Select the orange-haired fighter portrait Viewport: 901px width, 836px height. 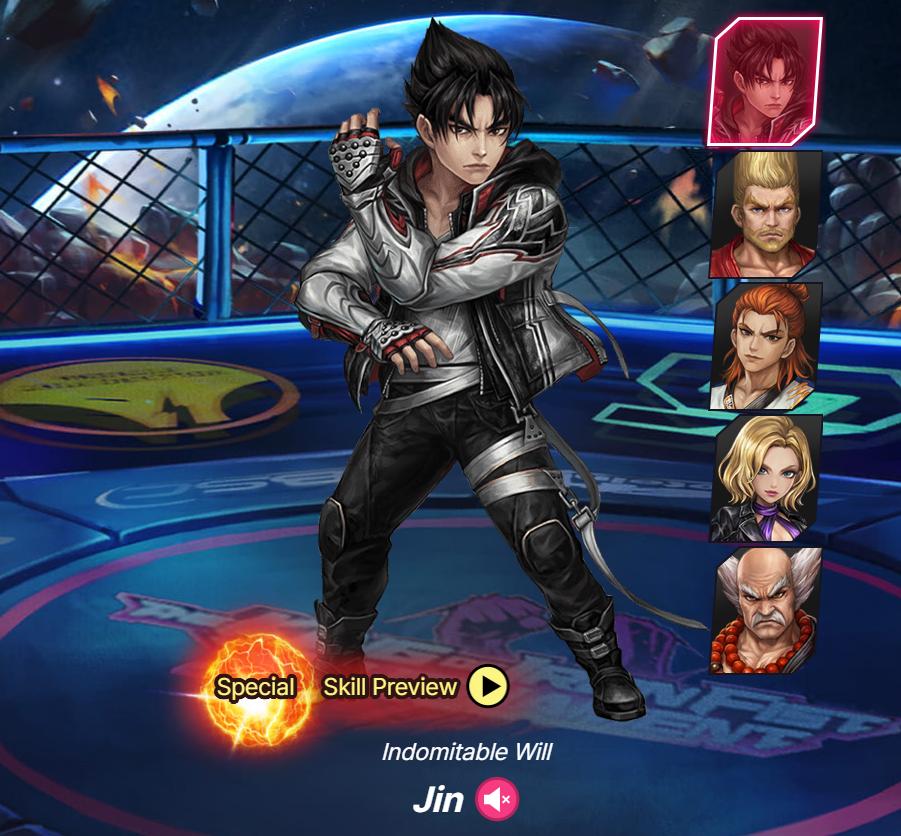point(766,346)
